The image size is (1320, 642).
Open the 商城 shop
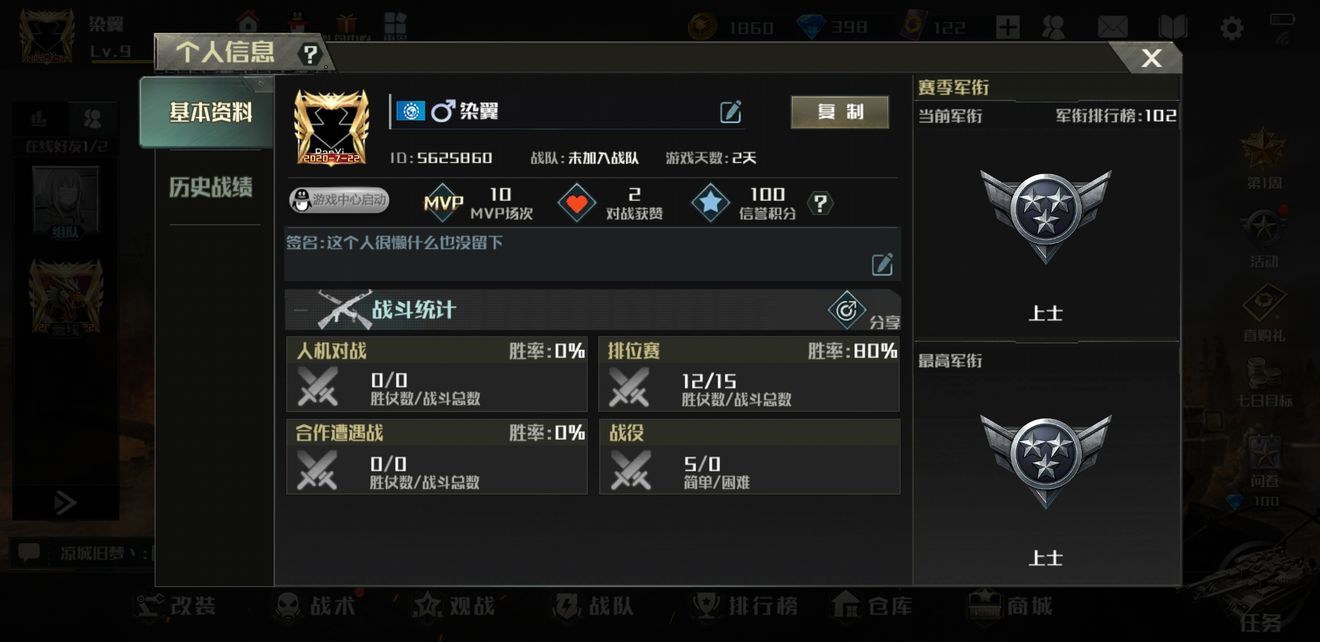1010,606
